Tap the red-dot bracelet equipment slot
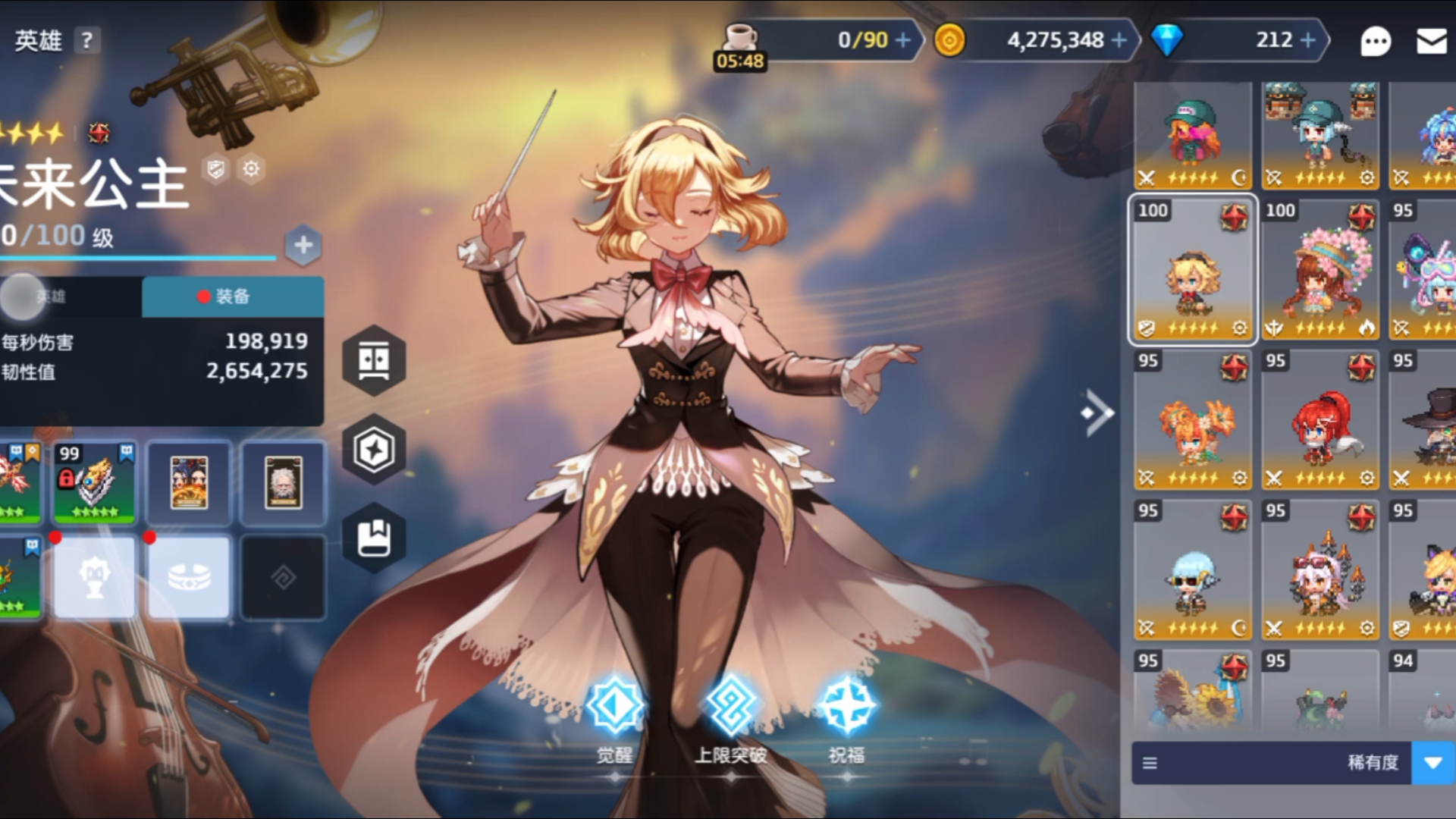 pos(188,578)
